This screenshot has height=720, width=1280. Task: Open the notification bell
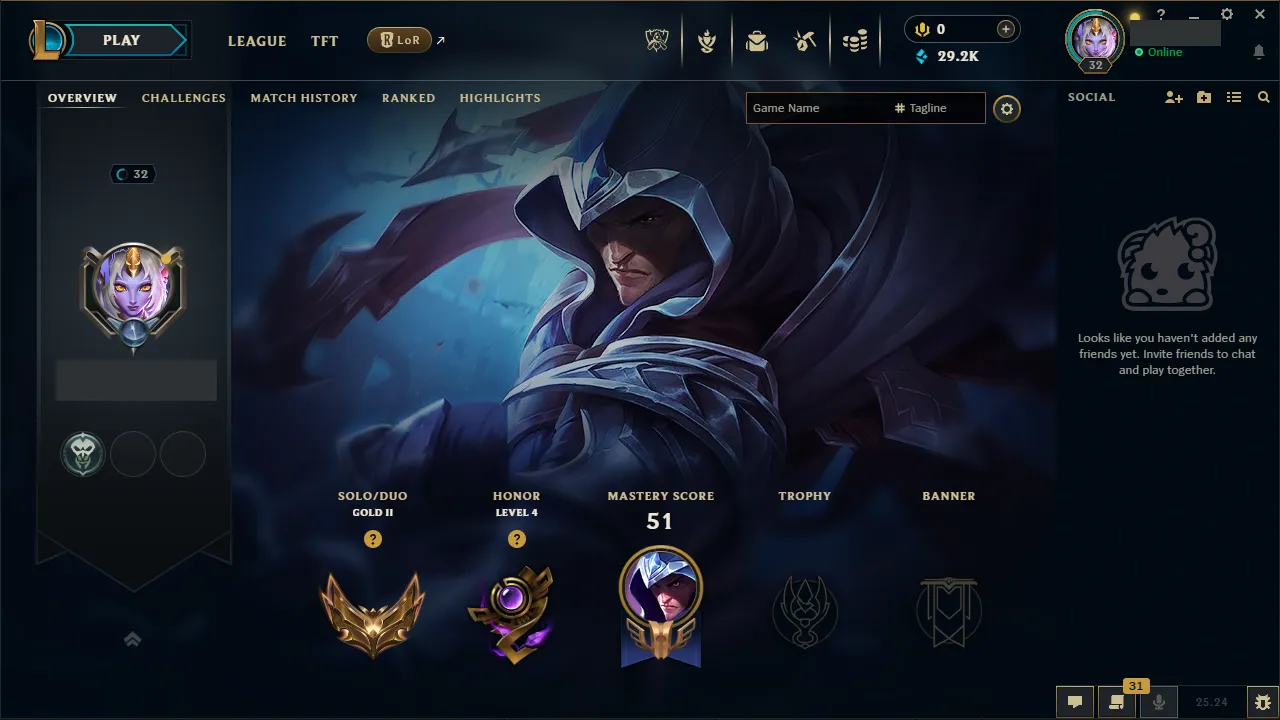(x=1257, y=51)
